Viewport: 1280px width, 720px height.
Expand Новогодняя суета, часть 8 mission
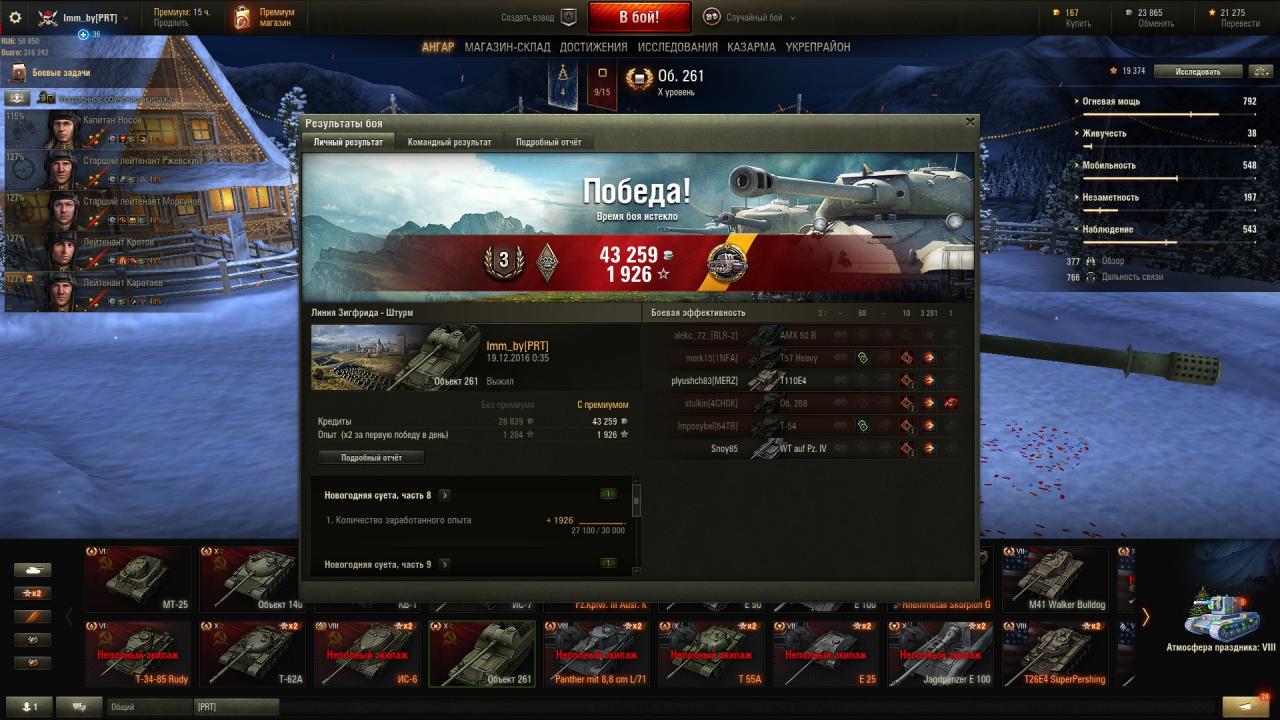tap(445, 495)
